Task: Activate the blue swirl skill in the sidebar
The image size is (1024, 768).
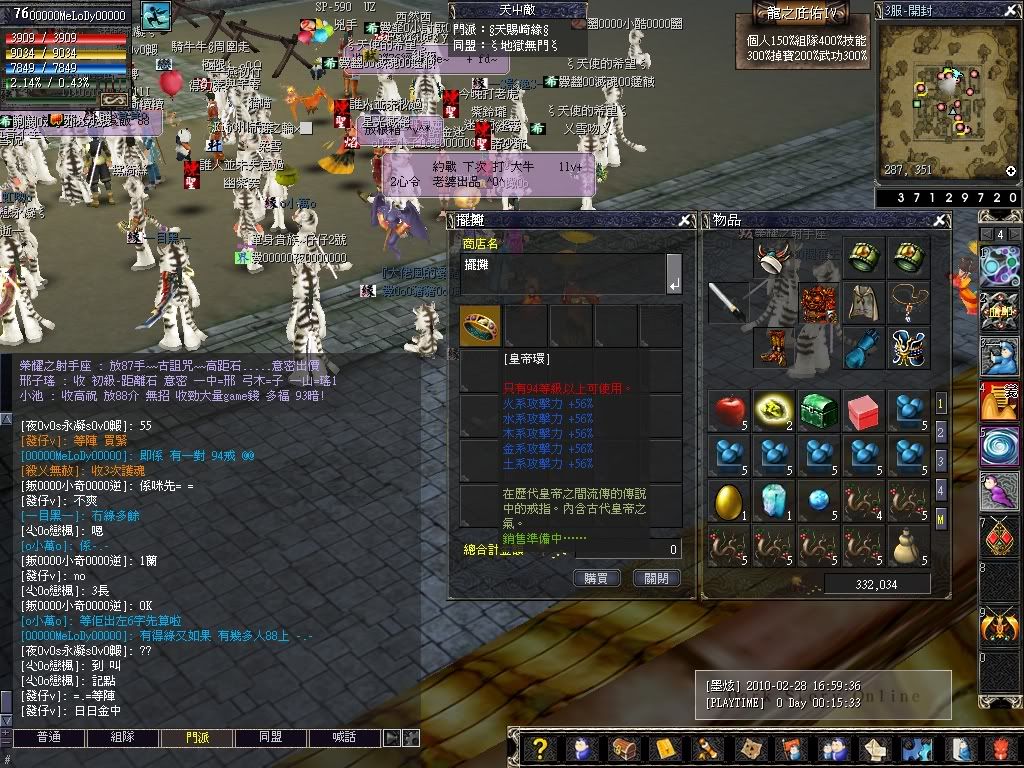Action: click(x=1000, y=445)
